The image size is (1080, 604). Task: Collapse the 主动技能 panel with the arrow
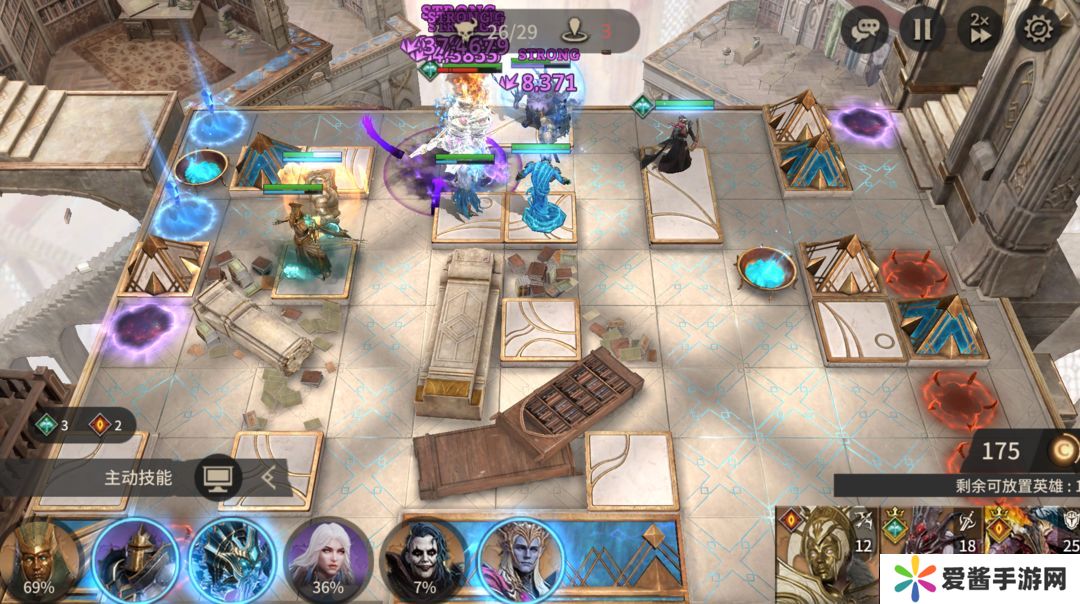[x=269, y=478]
